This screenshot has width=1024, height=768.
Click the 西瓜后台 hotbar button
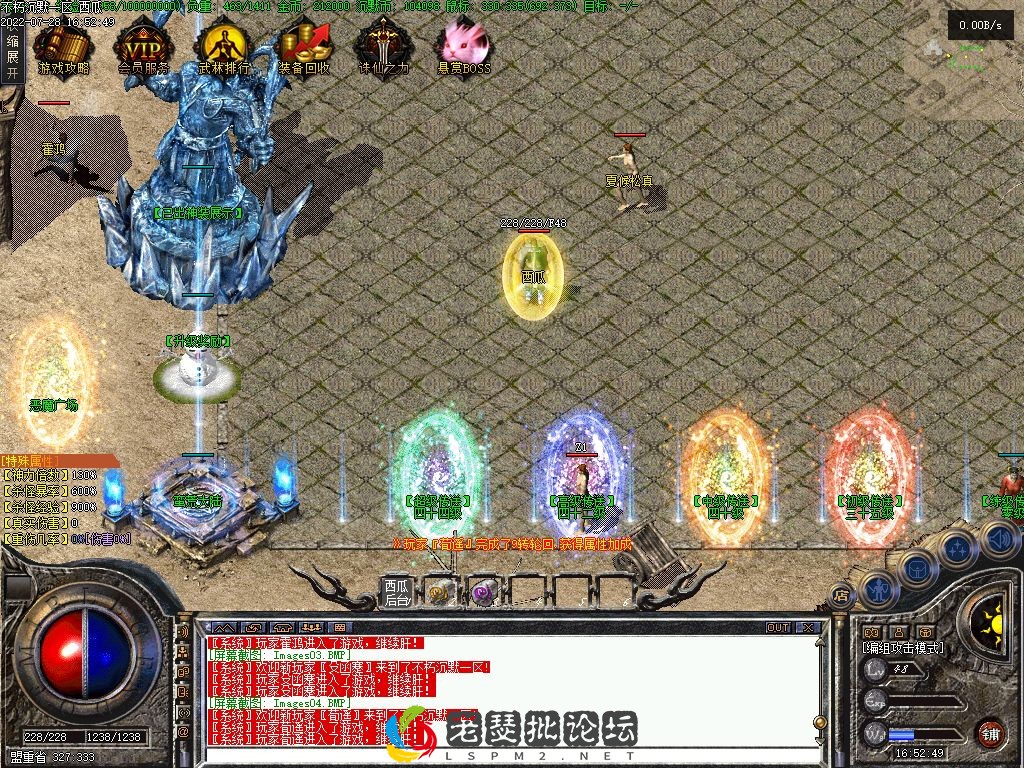397,592
